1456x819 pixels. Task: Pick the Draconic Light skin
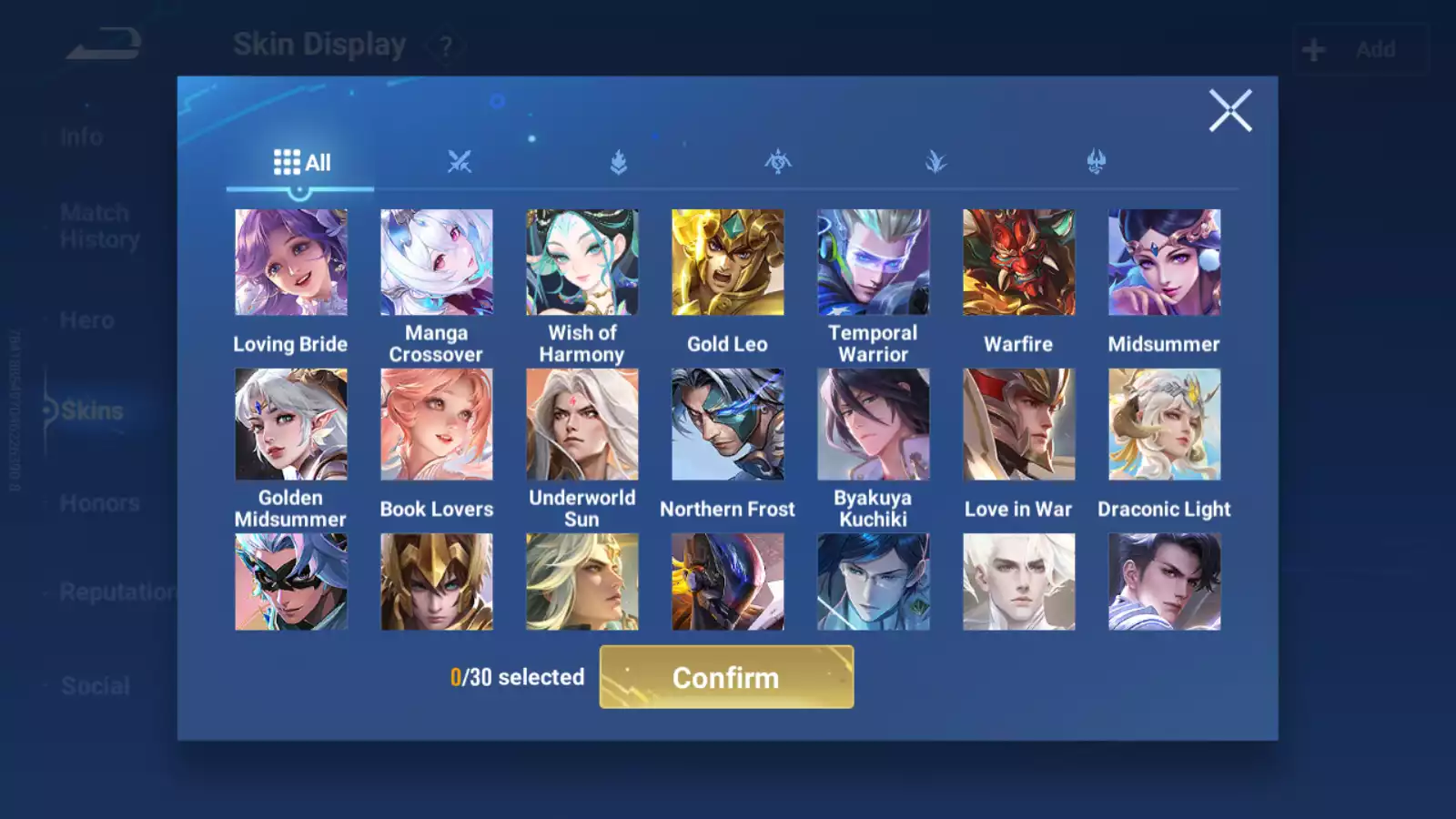(x=1165, y=424)
